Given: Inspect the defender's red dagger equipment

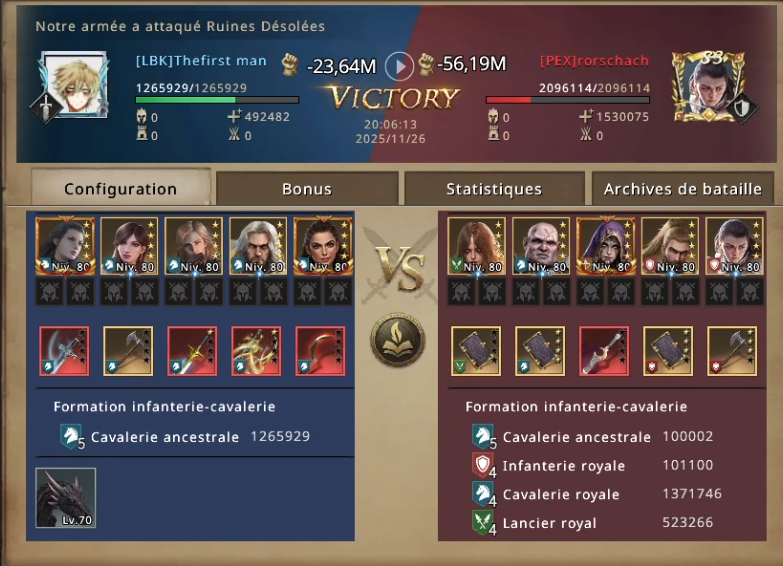Looking at the screenshot, I should (605, 351).
